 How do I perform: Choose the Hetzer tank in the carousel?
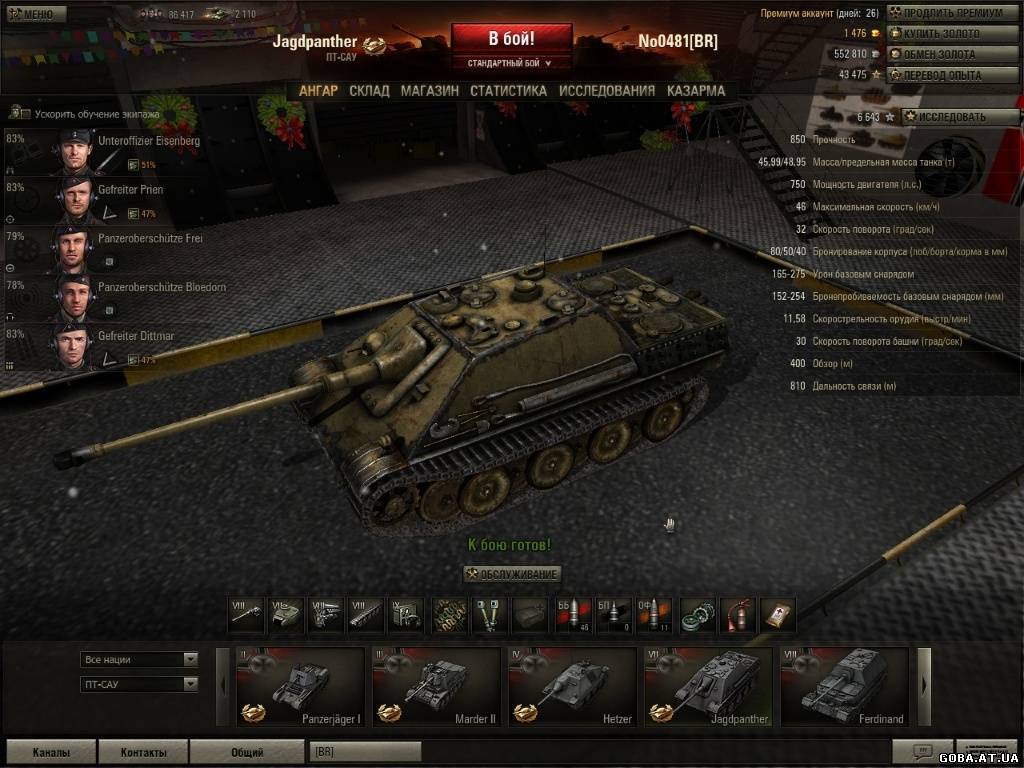(572, 685)
